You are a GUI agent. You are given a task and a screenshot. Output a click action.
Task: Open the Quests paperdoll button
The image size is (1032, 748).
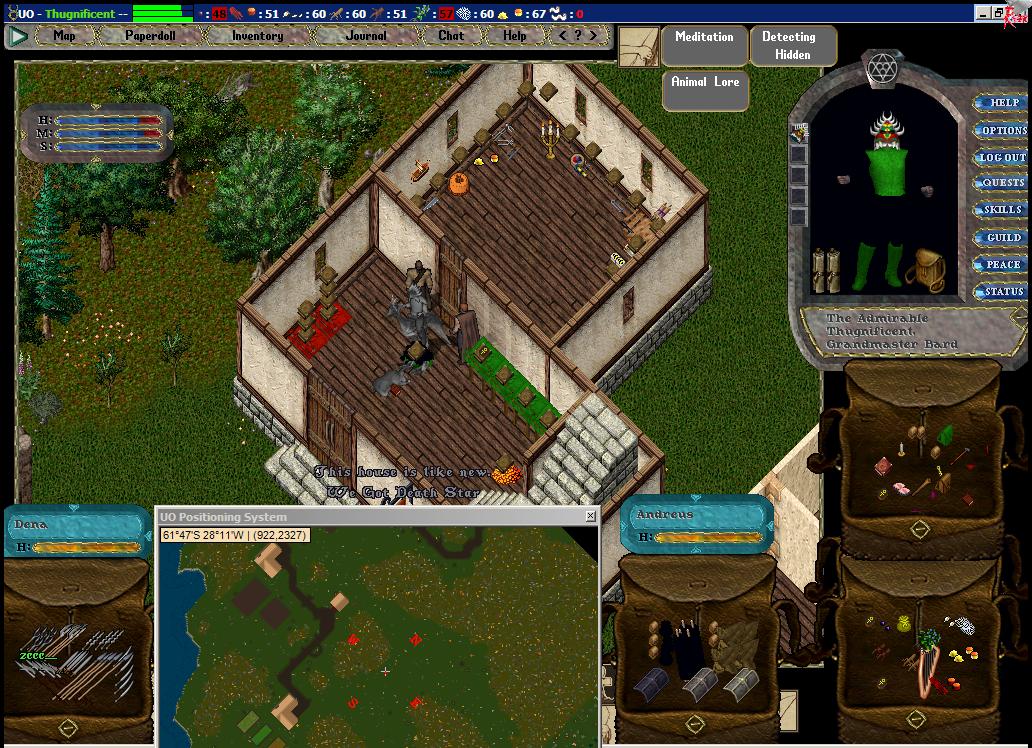[x=1002, y=183]
